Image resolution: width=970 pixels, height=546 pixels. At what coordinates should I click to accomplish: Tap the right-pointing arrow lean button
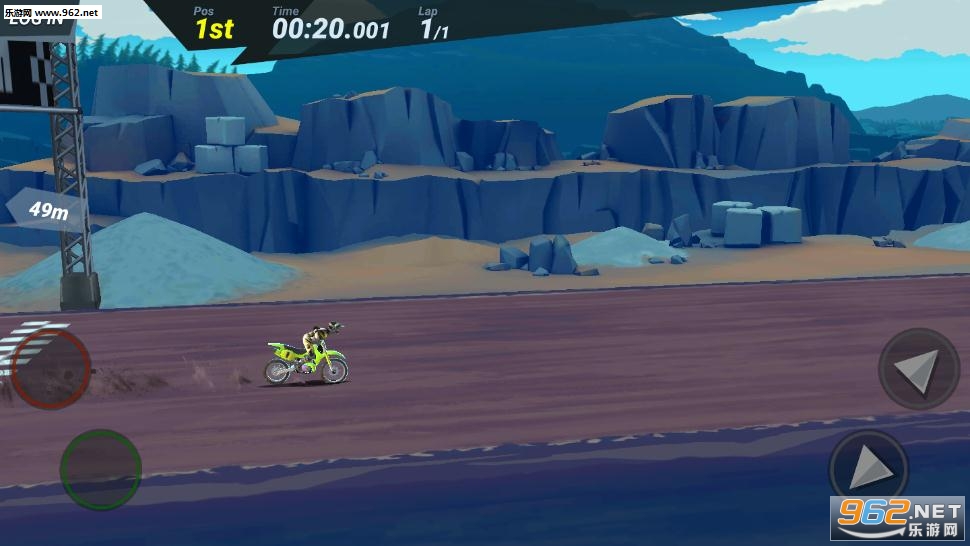tap(868, 468)
